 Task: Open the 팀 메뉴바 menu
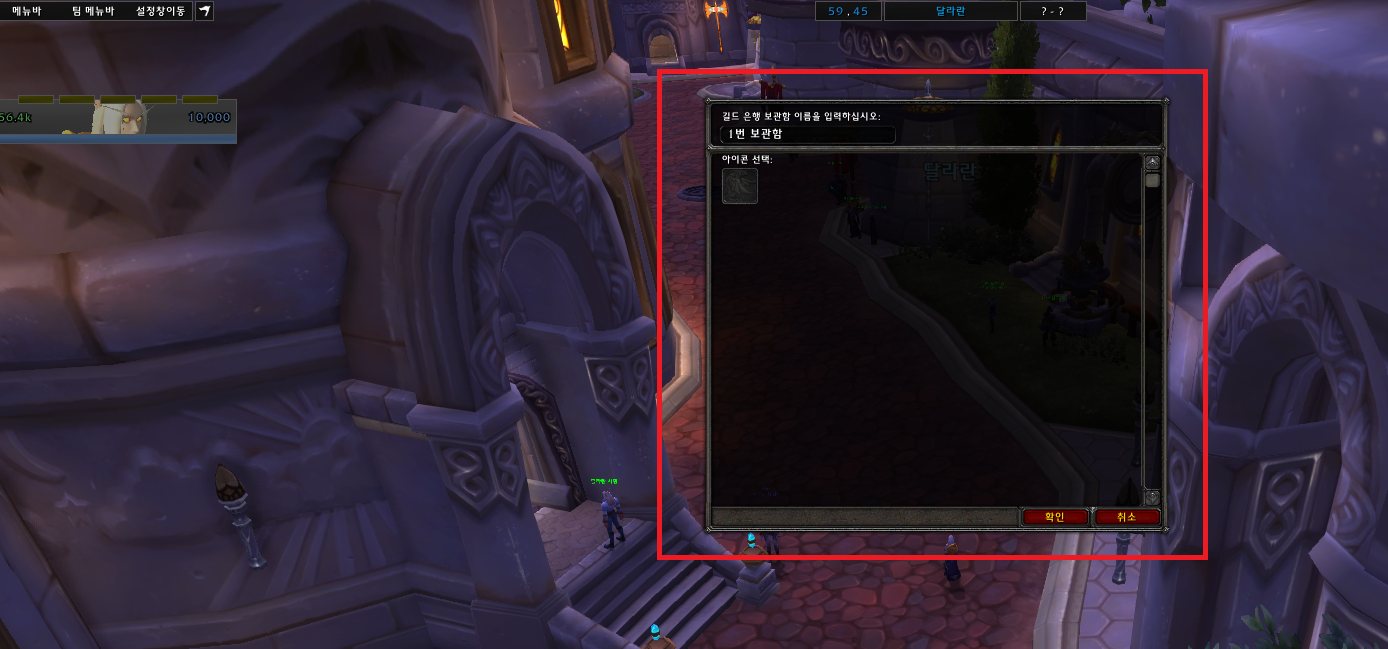pos(93,12)
